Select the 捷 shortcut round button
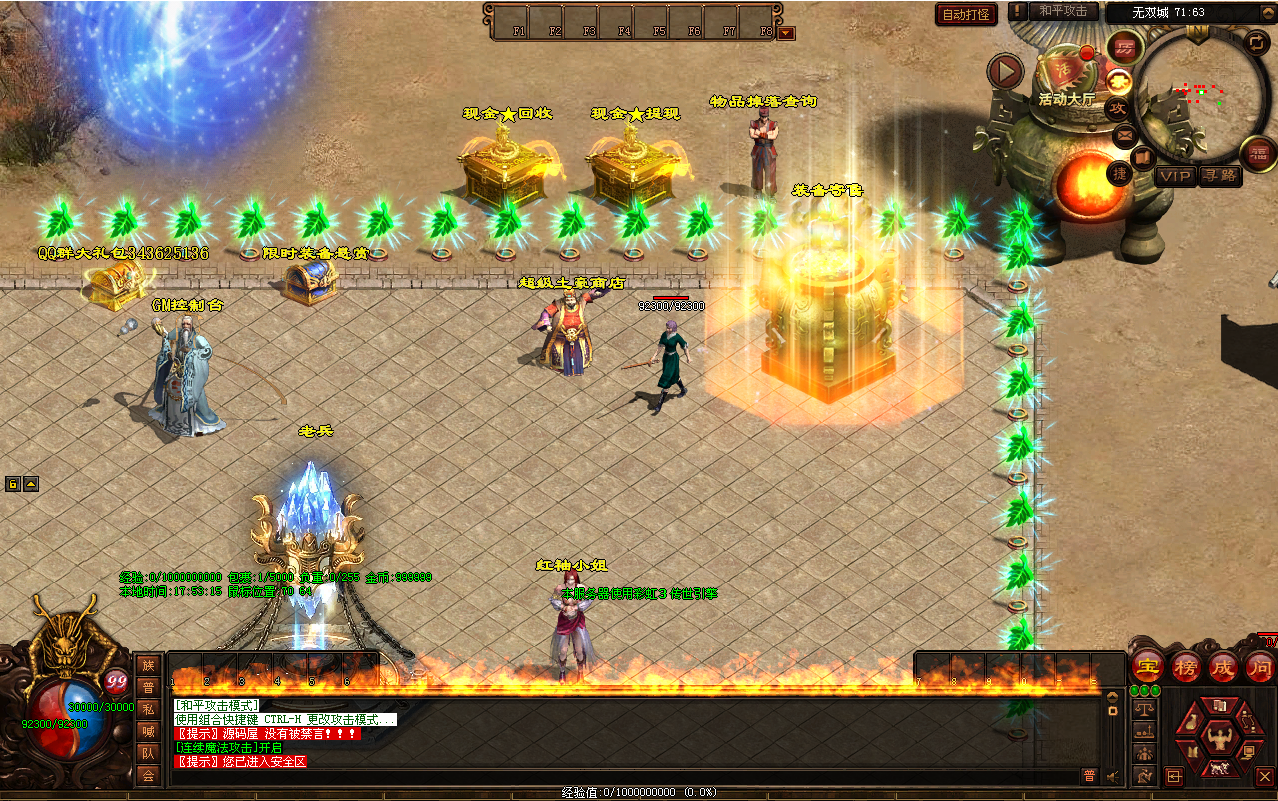The height and width of the screenshot is (801, 1278). [x=1120, y=173]
